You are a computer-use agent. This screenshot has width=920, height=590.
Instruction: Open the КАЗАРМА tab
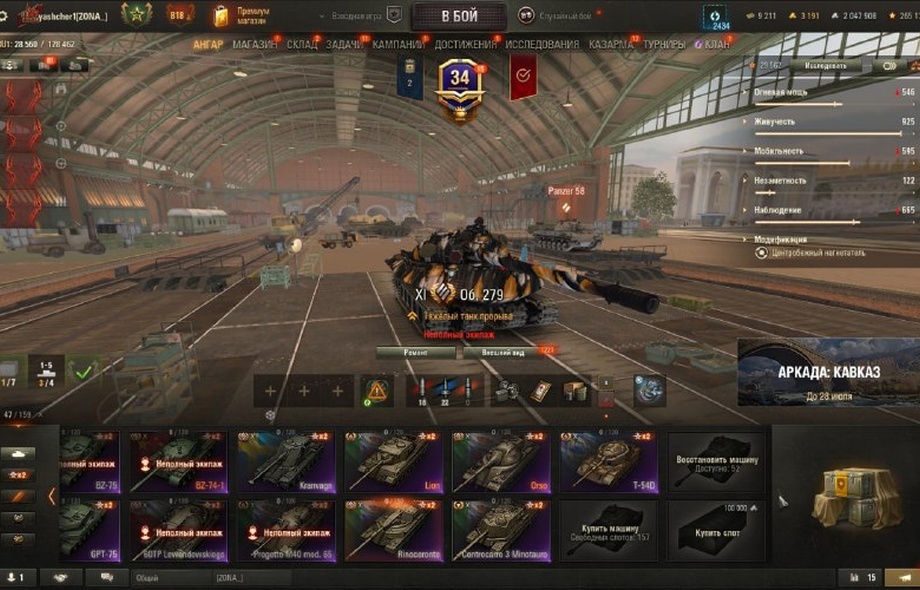(610, 45)
